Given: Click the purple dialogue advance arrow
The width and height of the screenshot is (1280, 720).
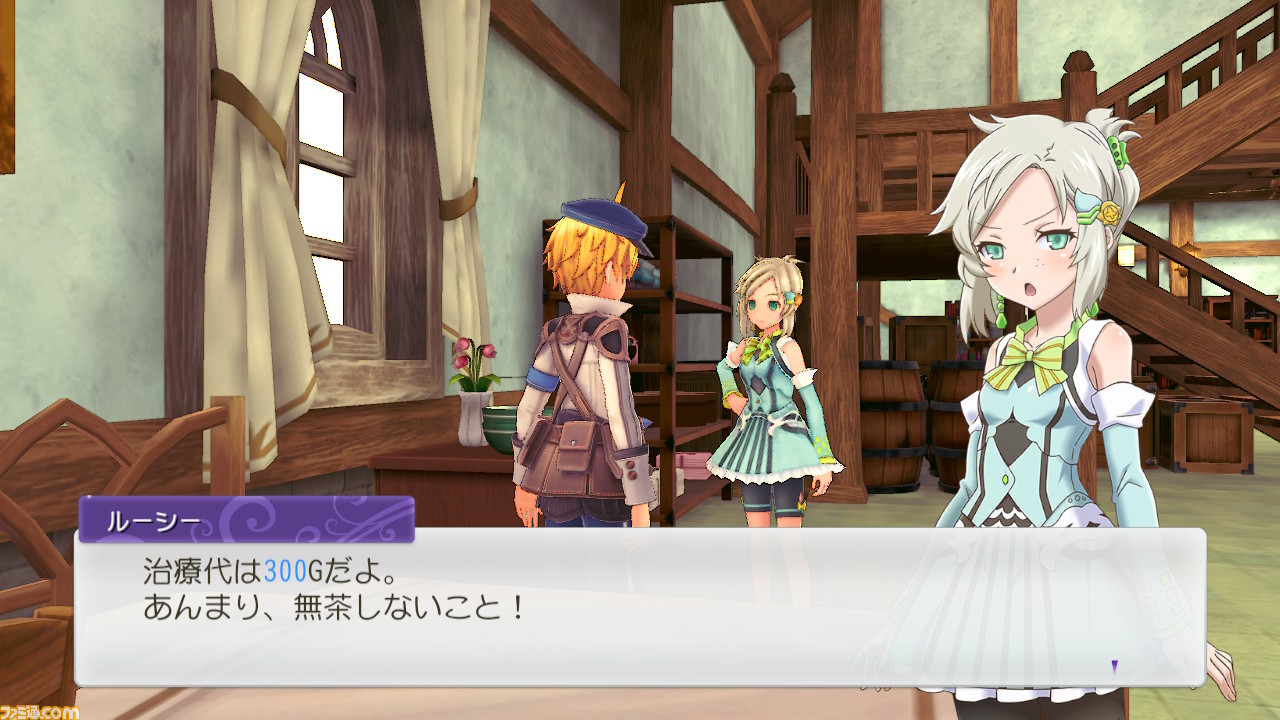Looking at the screenshot, I should point(1115,666).
